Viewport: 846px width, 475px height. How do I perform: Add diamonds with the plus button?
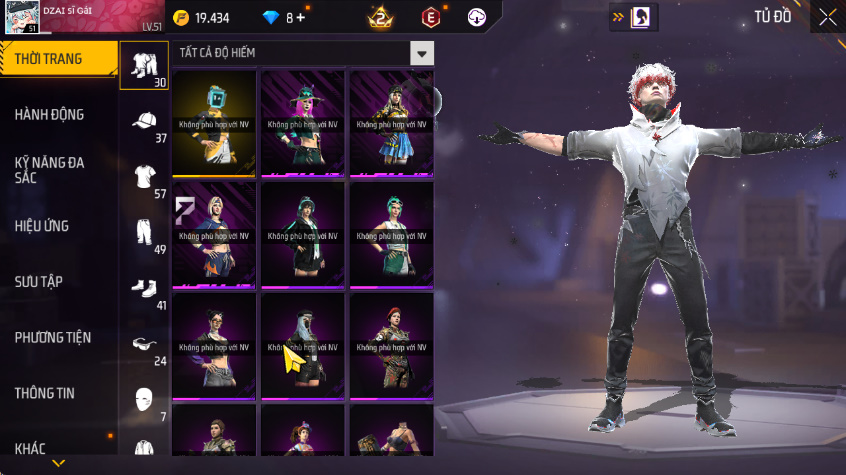point(300,18)
